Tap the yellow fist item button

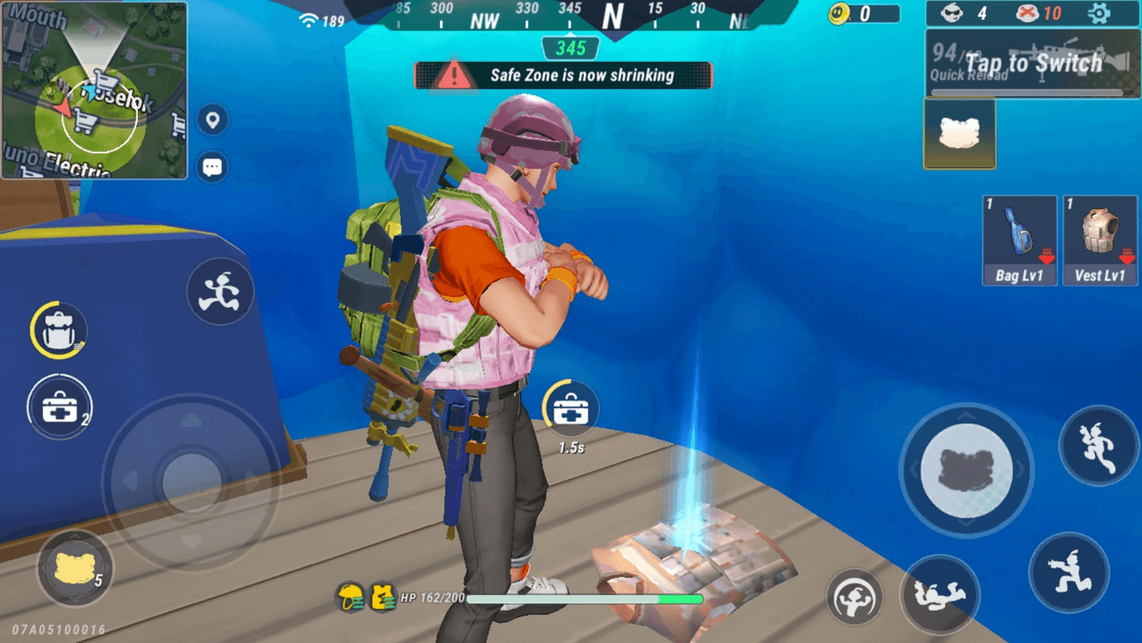75,568
